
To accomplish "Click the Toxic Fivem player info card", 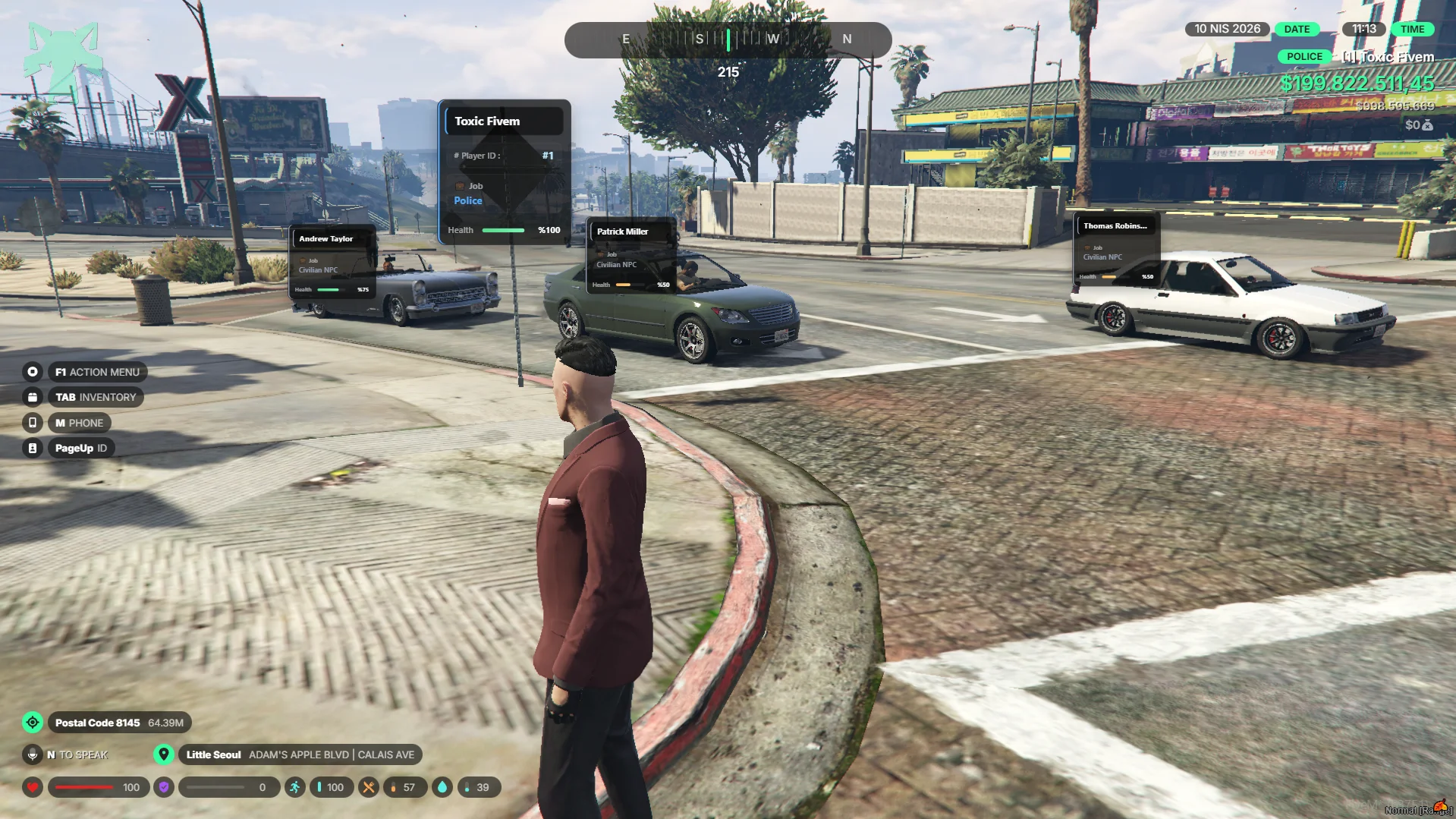I will [x=505, y=172].
